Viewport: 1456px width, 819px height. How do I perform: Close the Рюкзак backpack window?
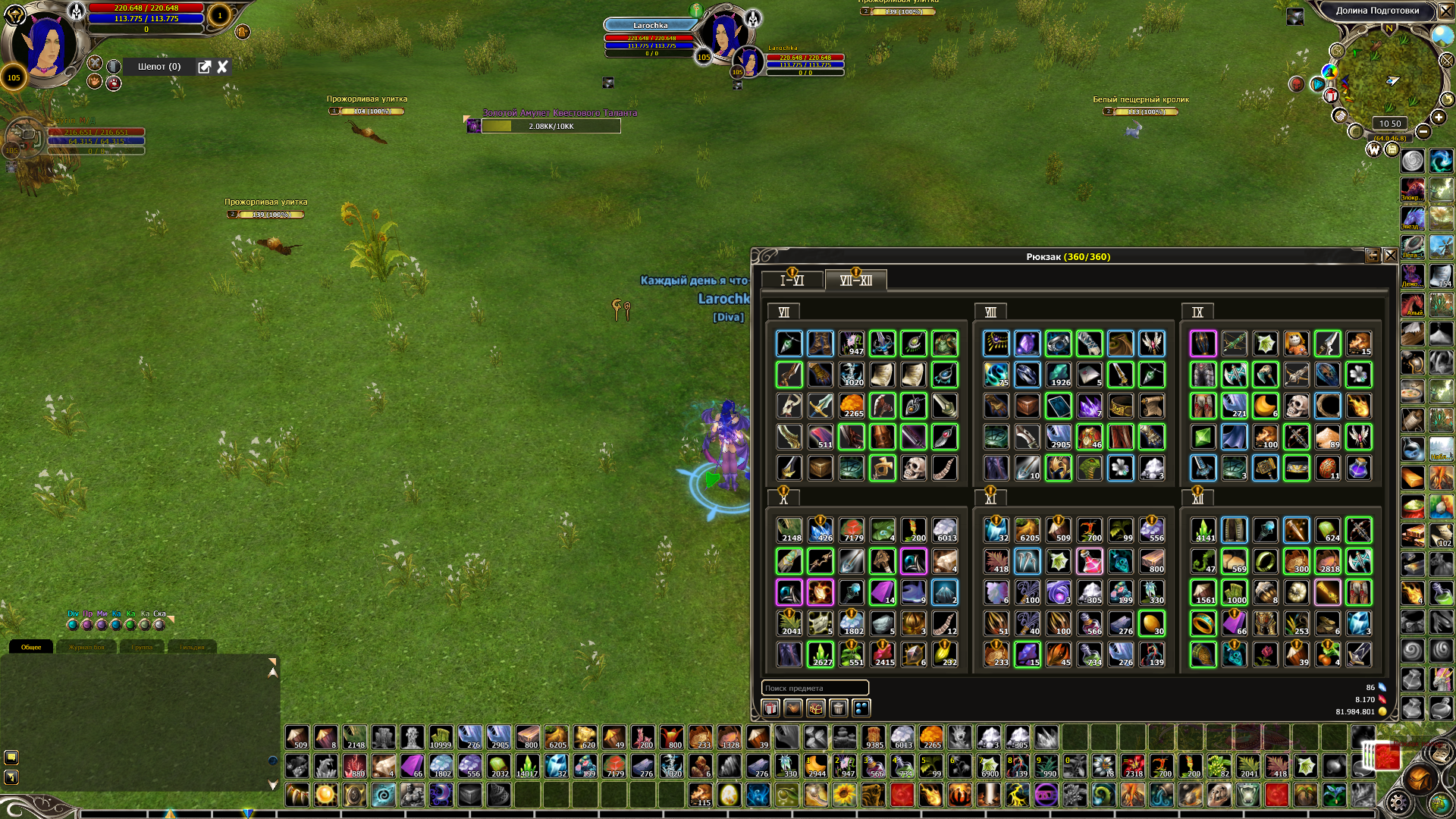tap(1390, 256)
